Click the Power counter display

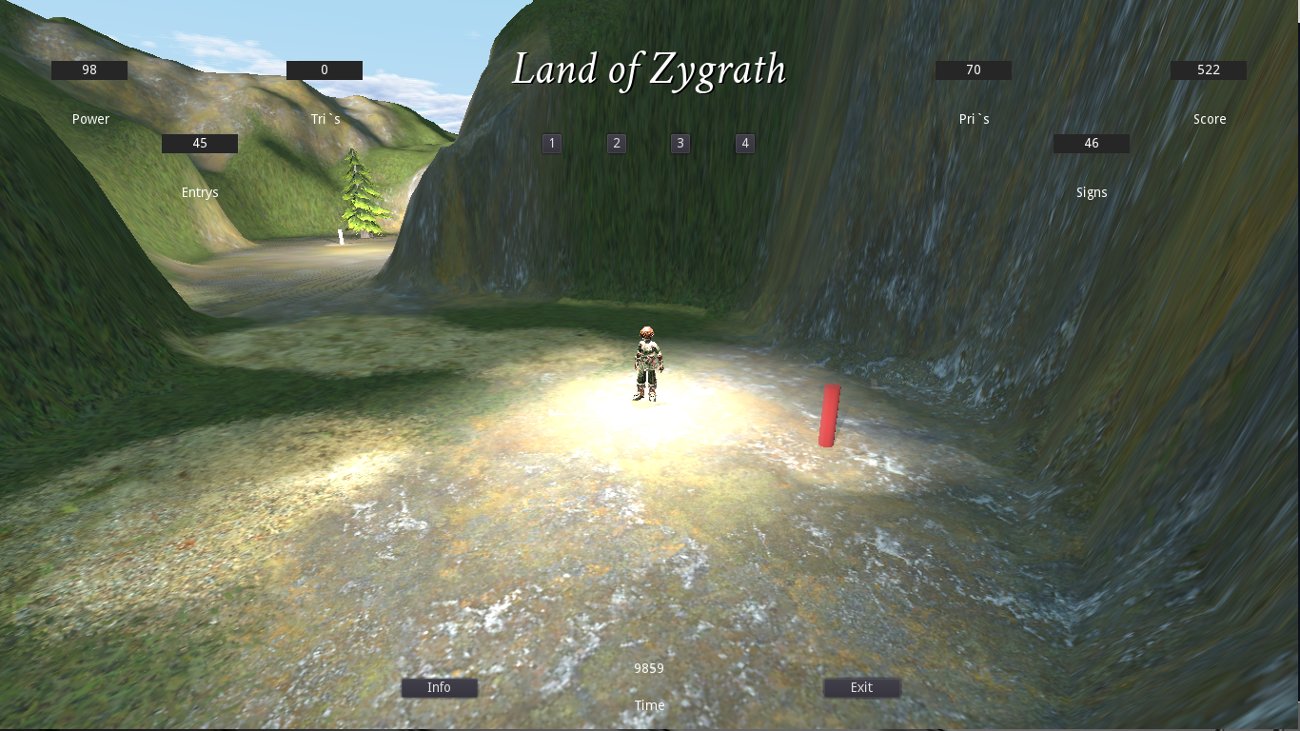(90, 69)
